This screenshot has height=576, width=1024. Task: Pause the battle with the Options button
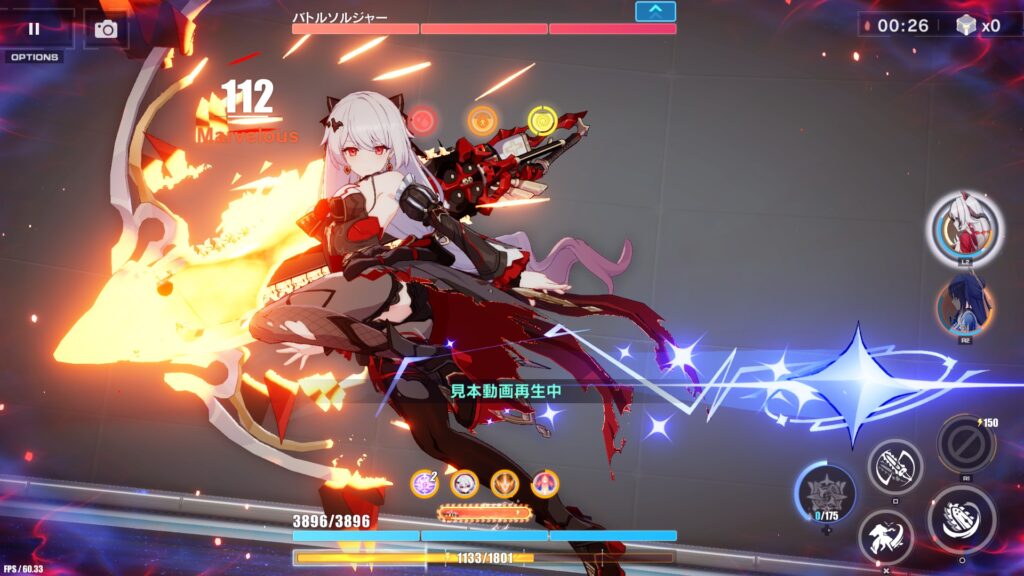[x=35, y=30]
